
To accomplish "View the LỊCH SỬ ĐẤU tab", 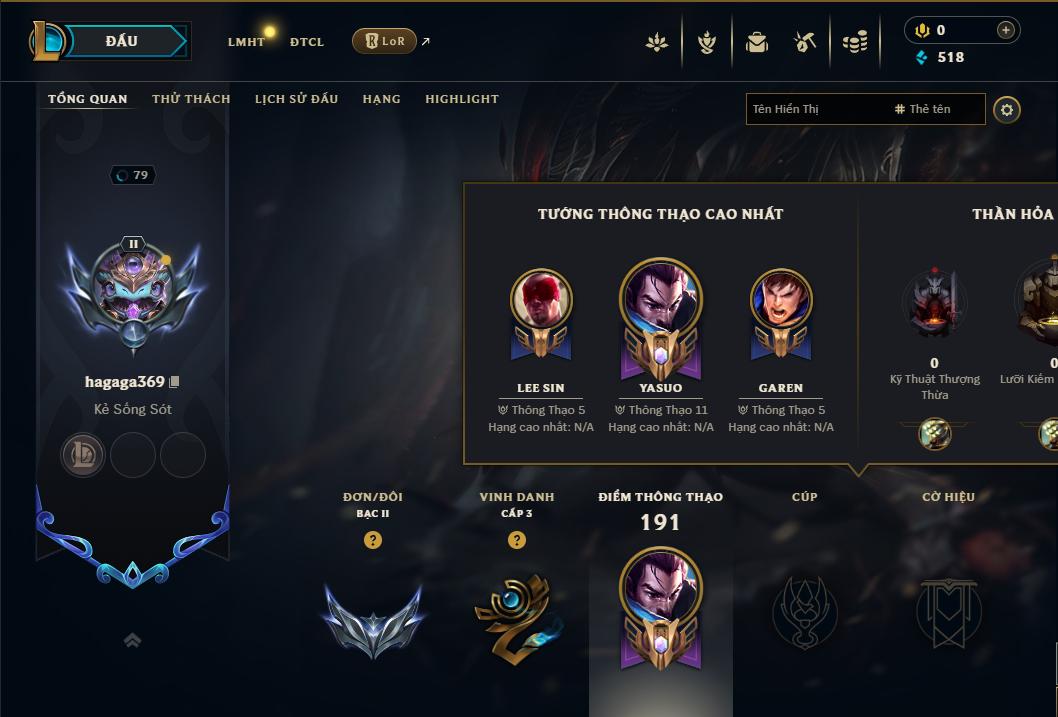I will pos(296,99).
